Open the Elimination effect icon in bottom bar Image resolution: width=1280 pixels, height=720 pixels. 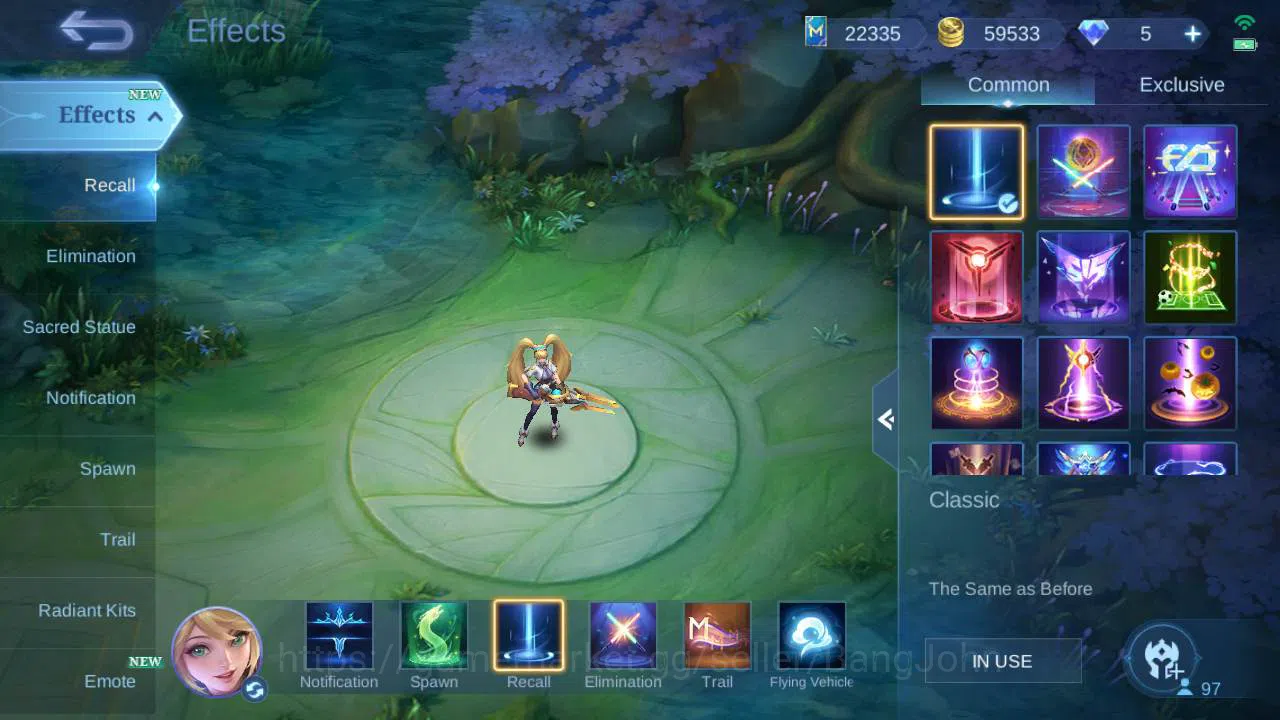point(623,634)
